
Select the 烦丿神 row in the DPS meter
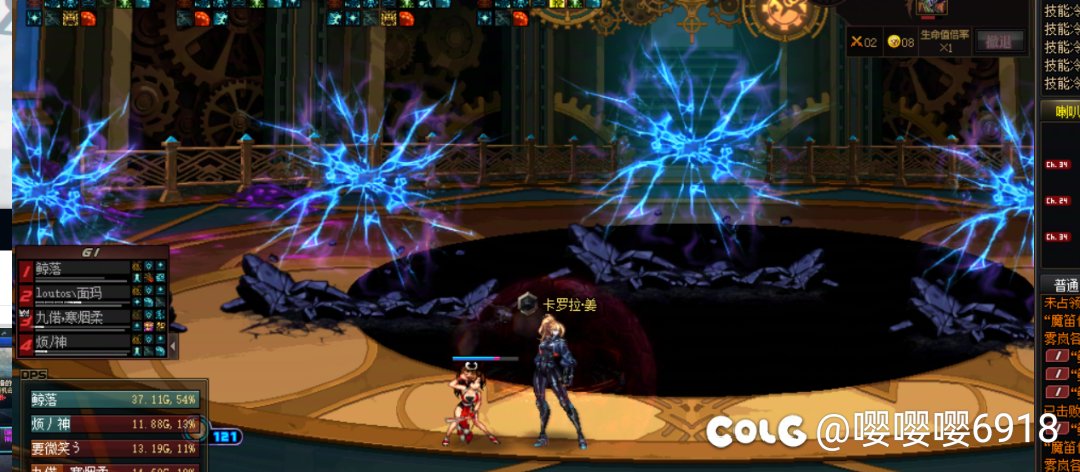click(x=112, y=424)
